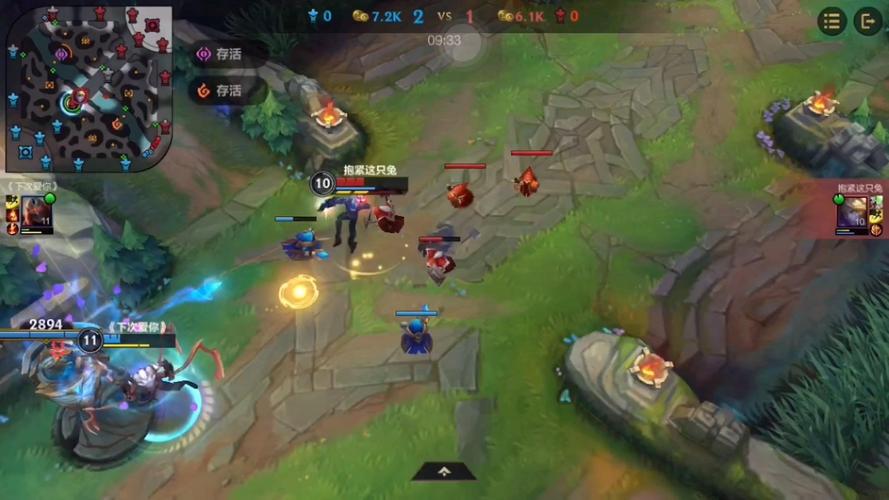Open the list menu button

[x=832, y=21]
